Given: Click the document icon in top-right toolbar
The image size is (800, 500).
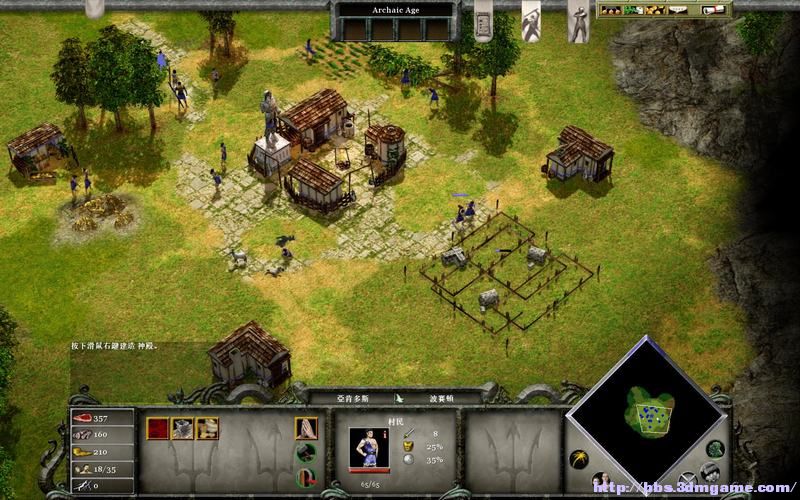Looking at the screenshot, I should 714,10.
